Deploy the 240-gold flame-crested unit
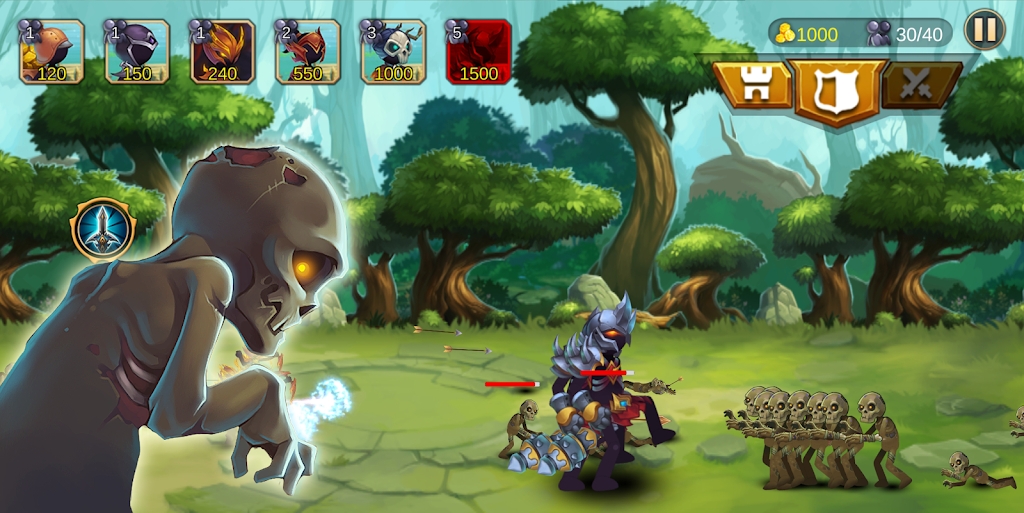The height and width of the screenshot is (513, 1024). [x=222, y=52]
